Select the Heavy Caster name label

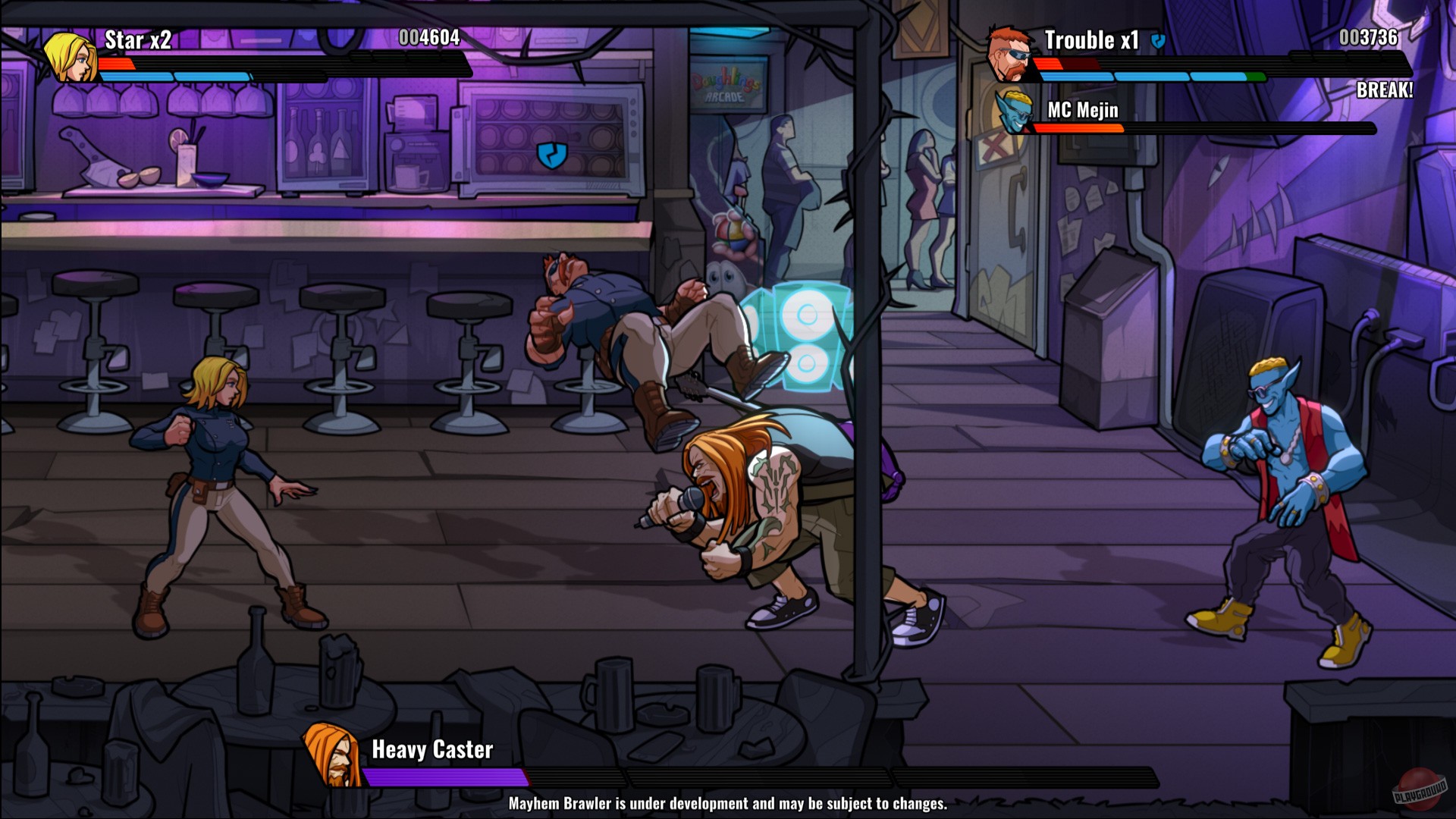coord(431,749)
